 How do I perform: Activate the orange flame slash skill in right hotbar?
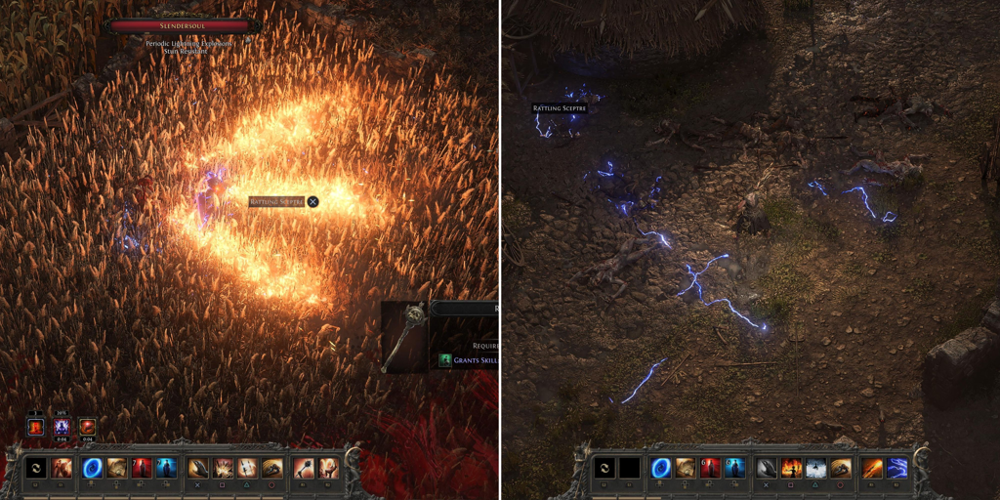point(872,468)
